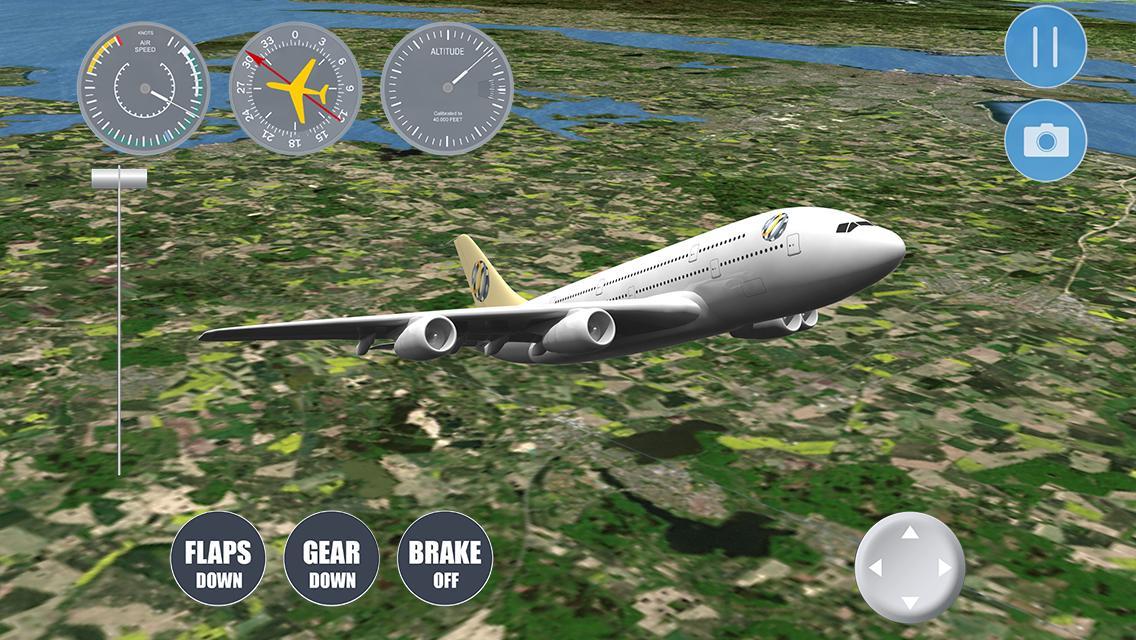Take a screenshot with the camera button
The width and height of the screenshot is (1136, 640).
(1045, 140)
